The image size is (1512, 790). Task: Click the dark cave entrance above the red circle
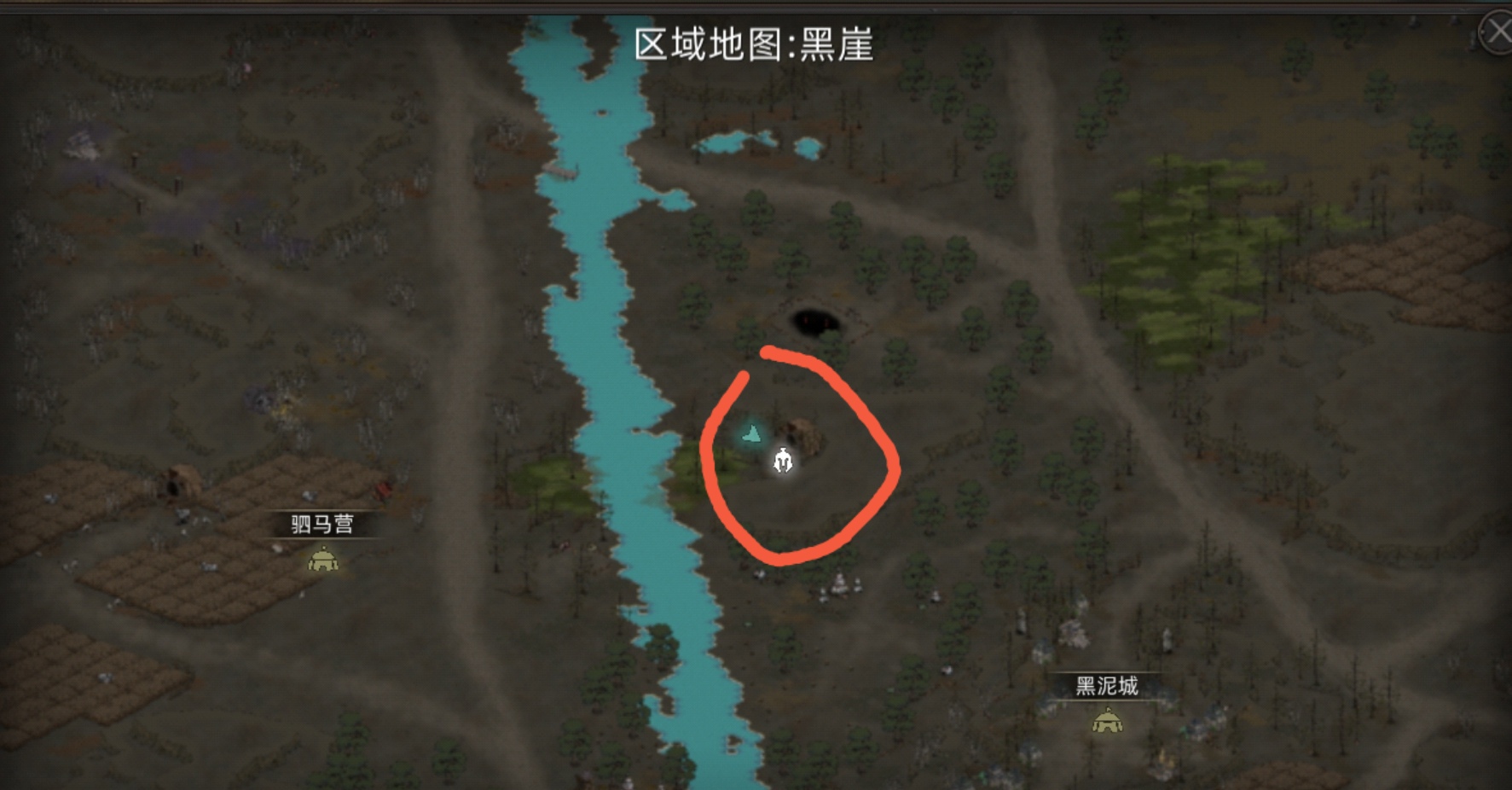click(x=817, y=321)
